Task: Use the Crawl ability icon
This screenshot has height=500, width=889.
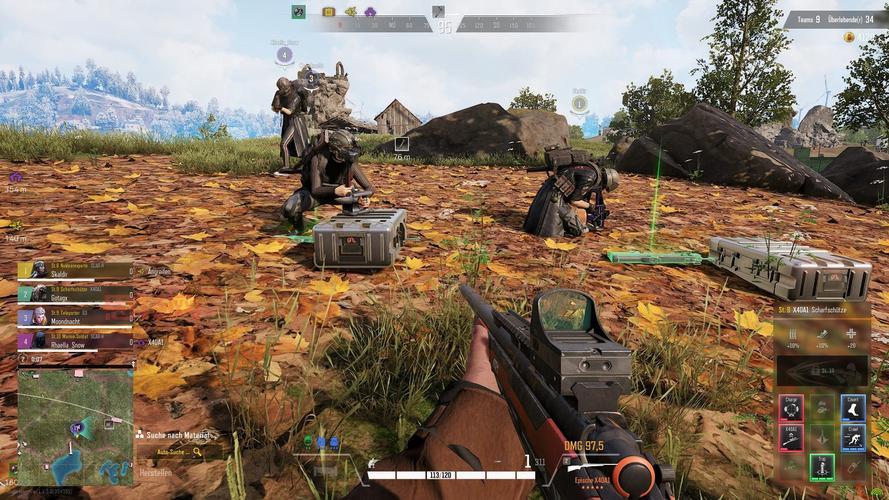Action: pyautogui.click(x=853, y=437)
